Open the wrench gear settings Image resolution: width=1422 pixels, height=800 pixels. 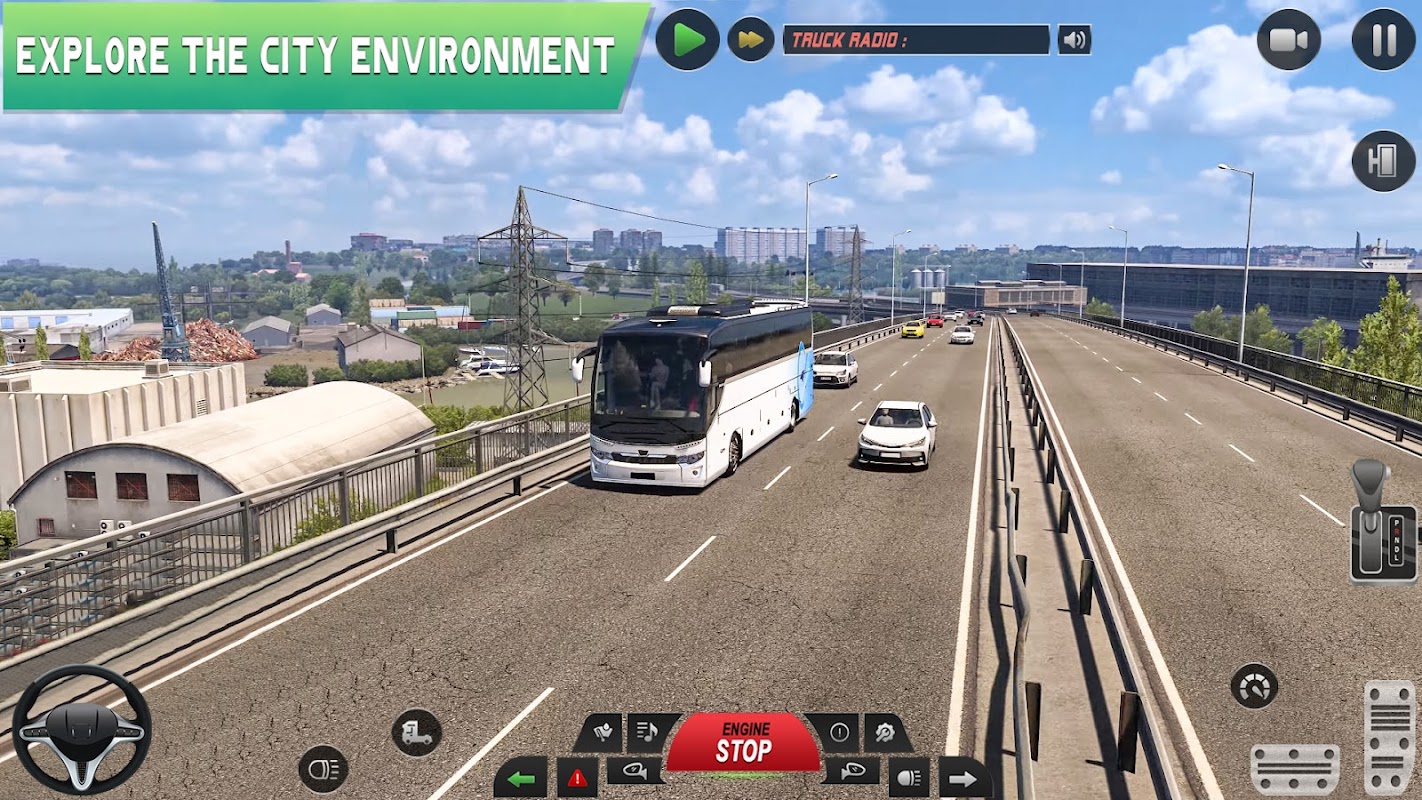tap(886, 733)
